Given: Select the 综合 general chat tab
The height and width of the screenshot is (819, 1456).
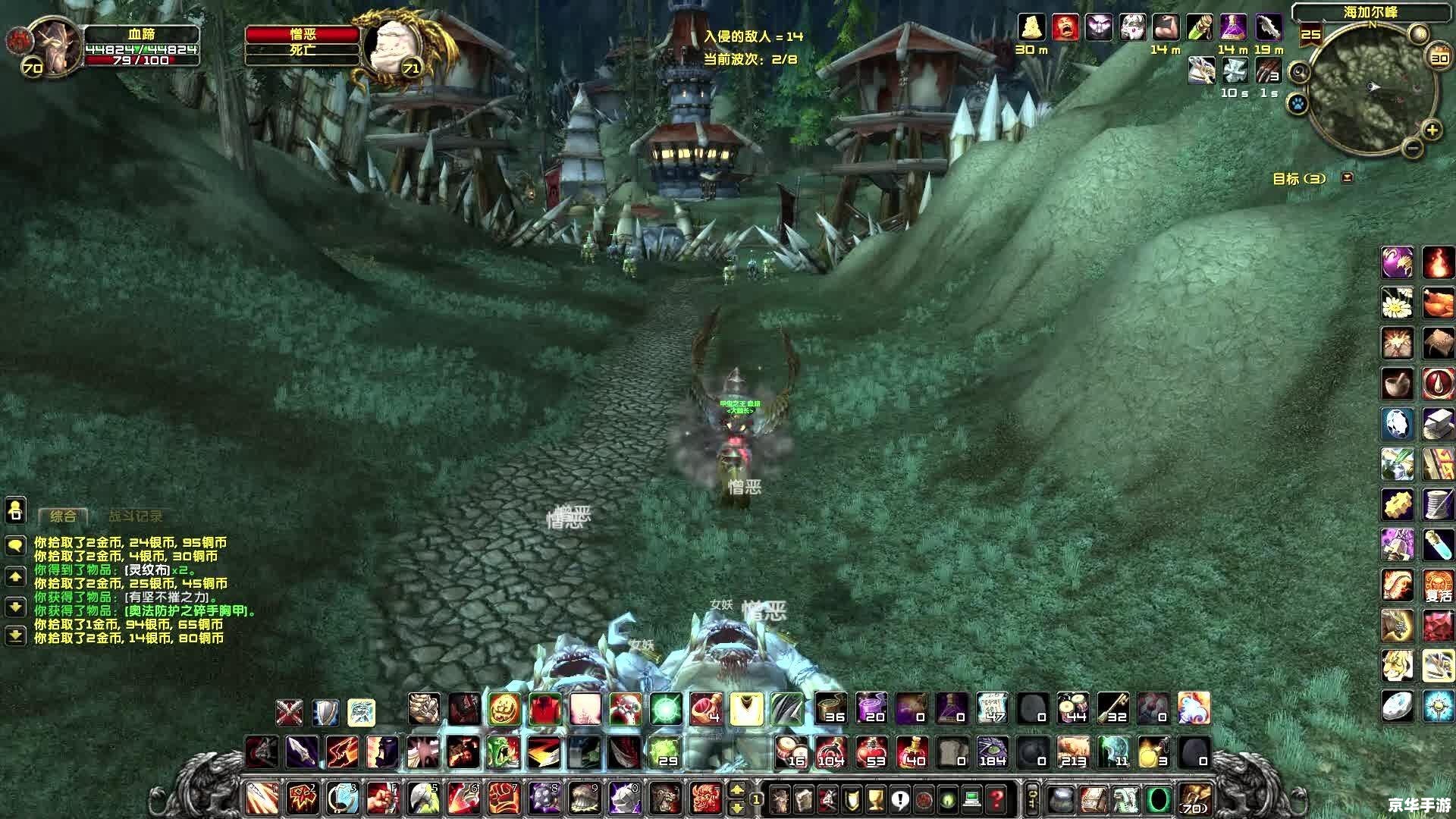Looking at the screenshot, I should click(x=63, y=516).
